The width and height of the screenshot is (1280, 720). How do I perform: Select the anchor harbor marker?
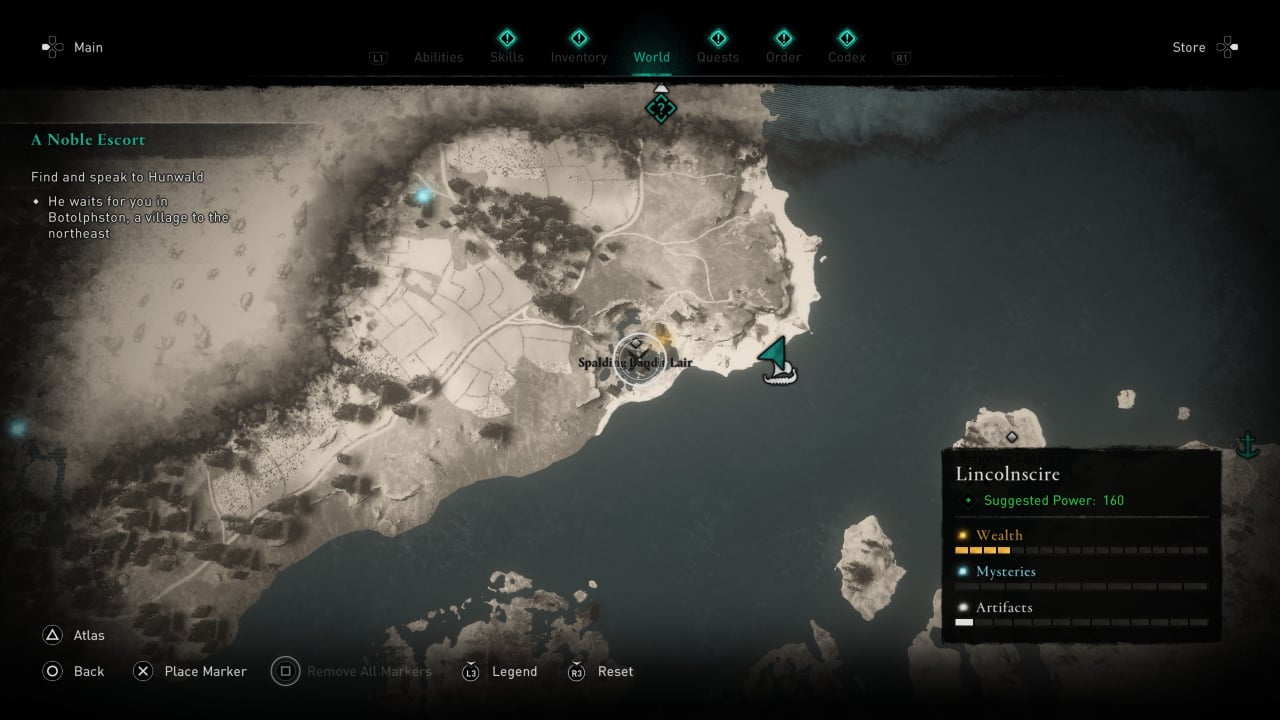point(1247,444)
